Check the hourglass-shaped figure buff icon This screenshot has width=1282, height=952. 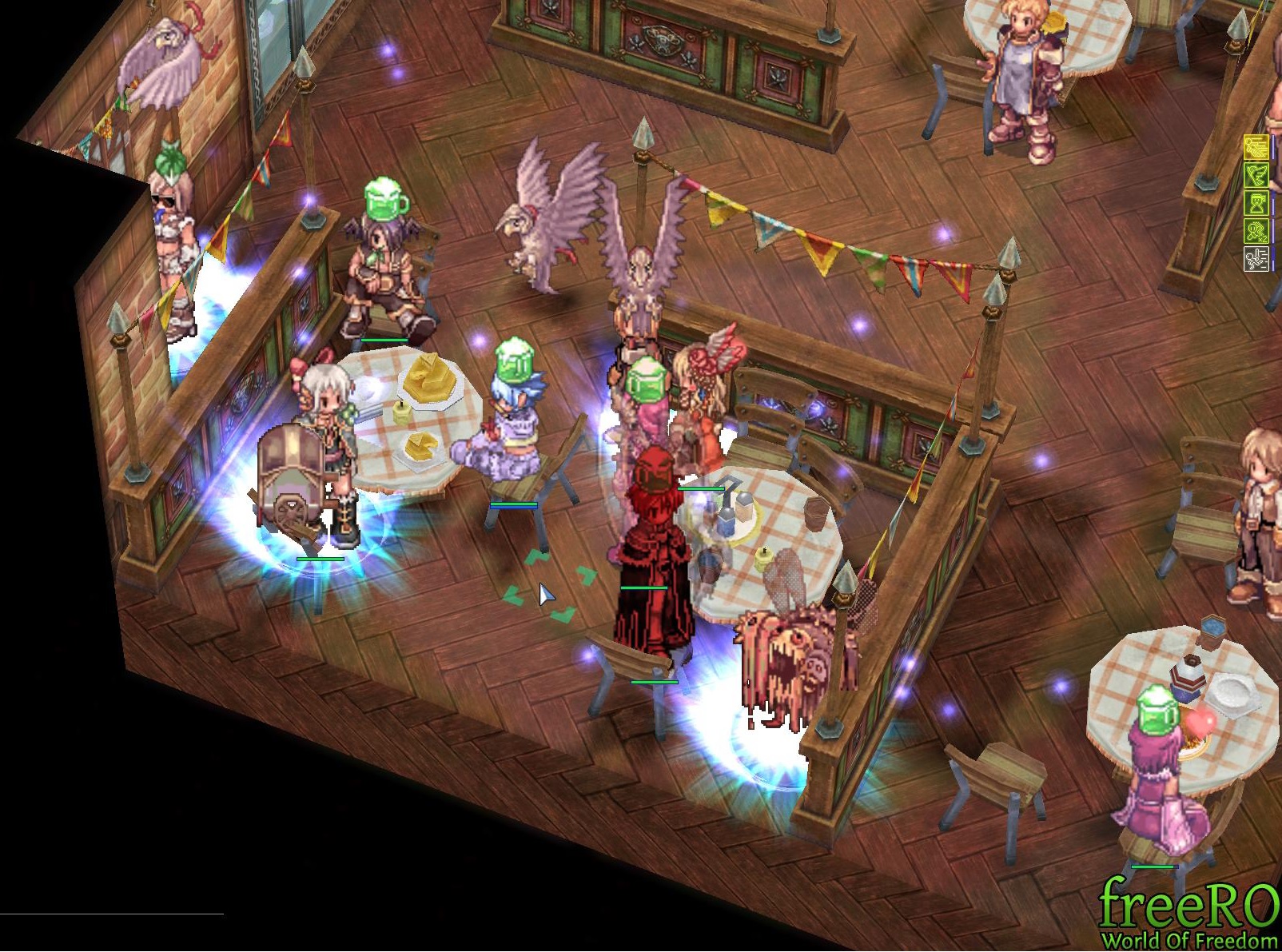tap(1256, 203)
